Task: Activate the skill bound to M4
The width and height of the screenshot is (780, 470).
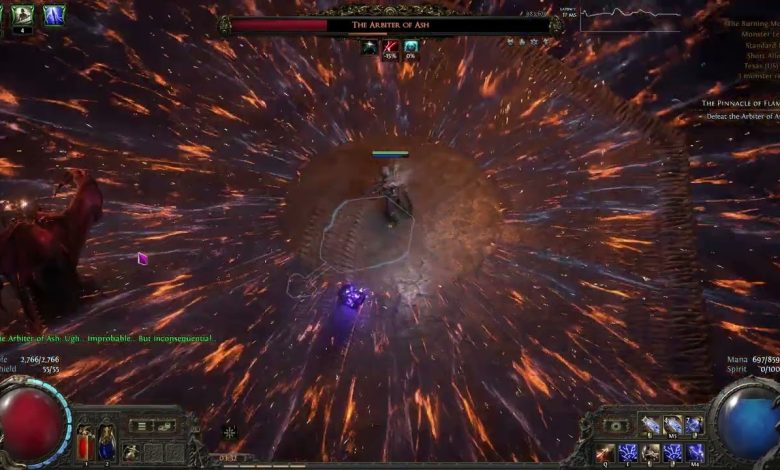Action: [694, 452]
